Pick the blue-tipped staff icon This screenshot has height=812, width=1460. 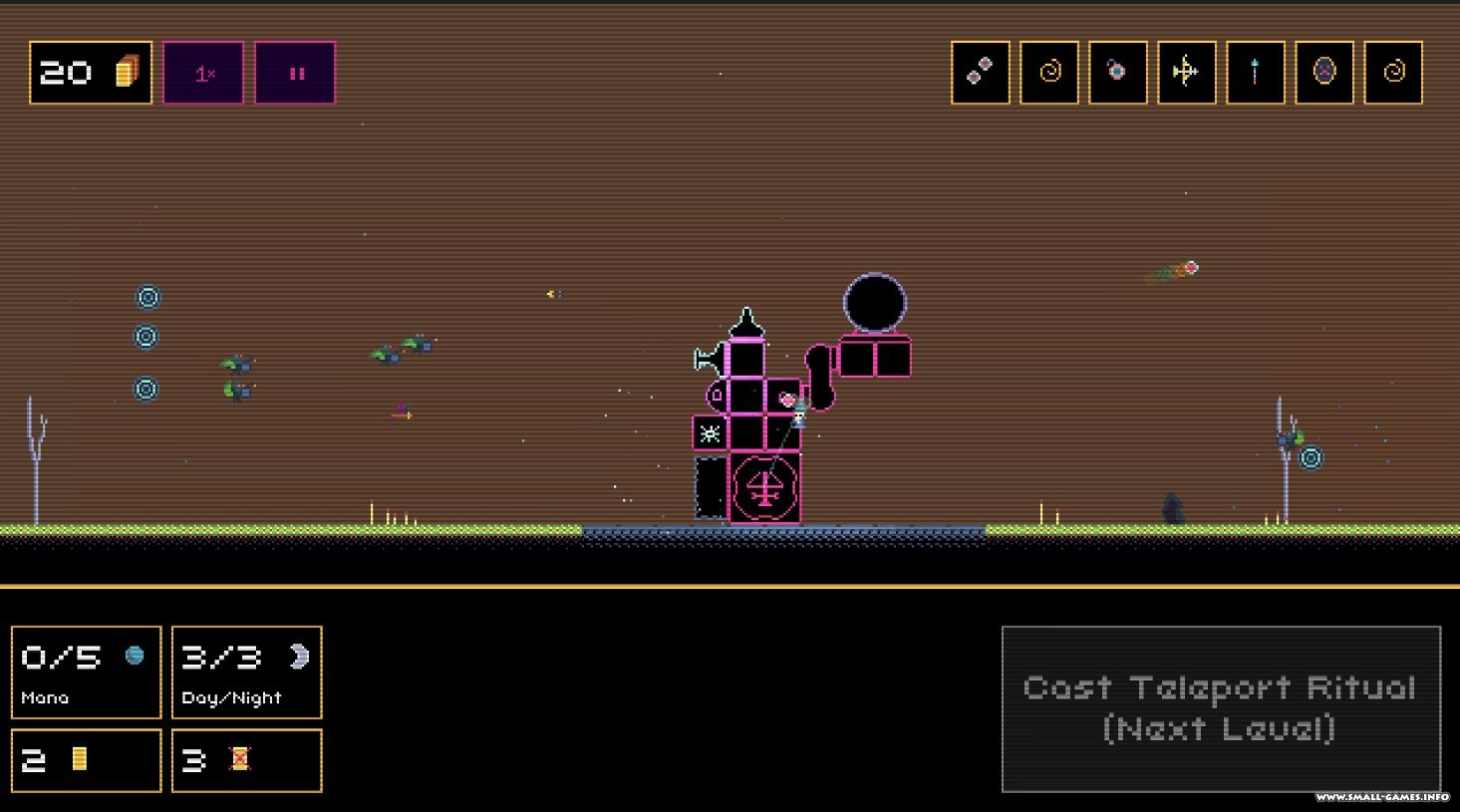click(x=1256, y=72)
